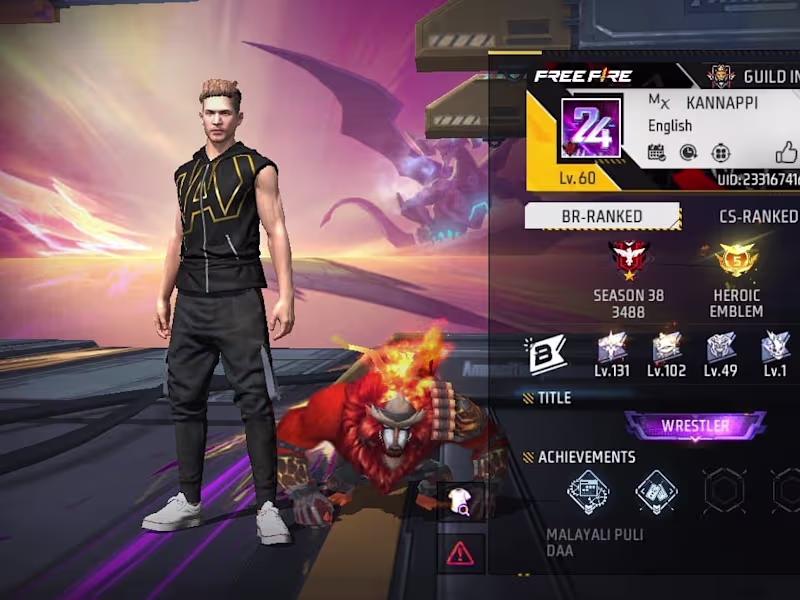
Task: View the Heroic Emblem CS rank badge
Action: click(x=736, y=260)
